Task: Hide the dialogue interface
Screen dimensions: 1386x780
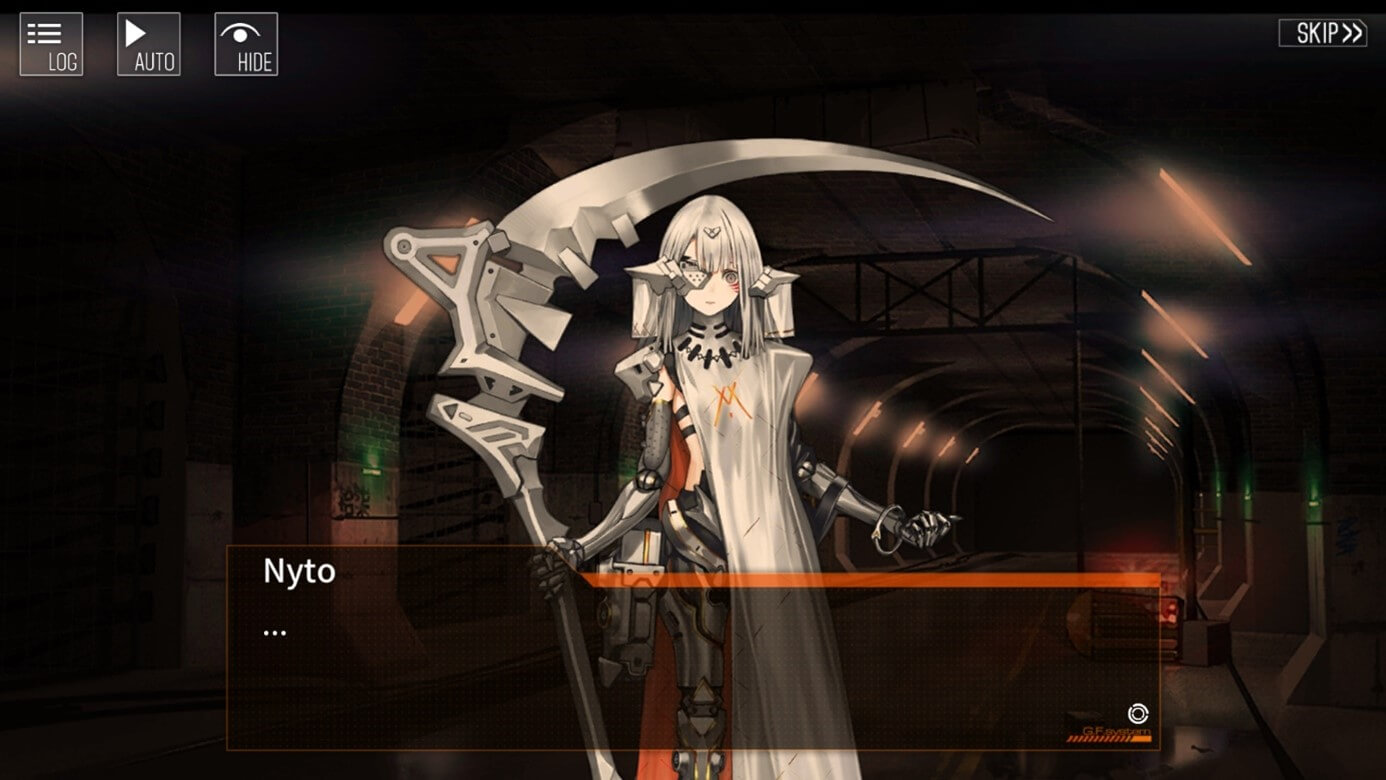Action: (246, 44)
